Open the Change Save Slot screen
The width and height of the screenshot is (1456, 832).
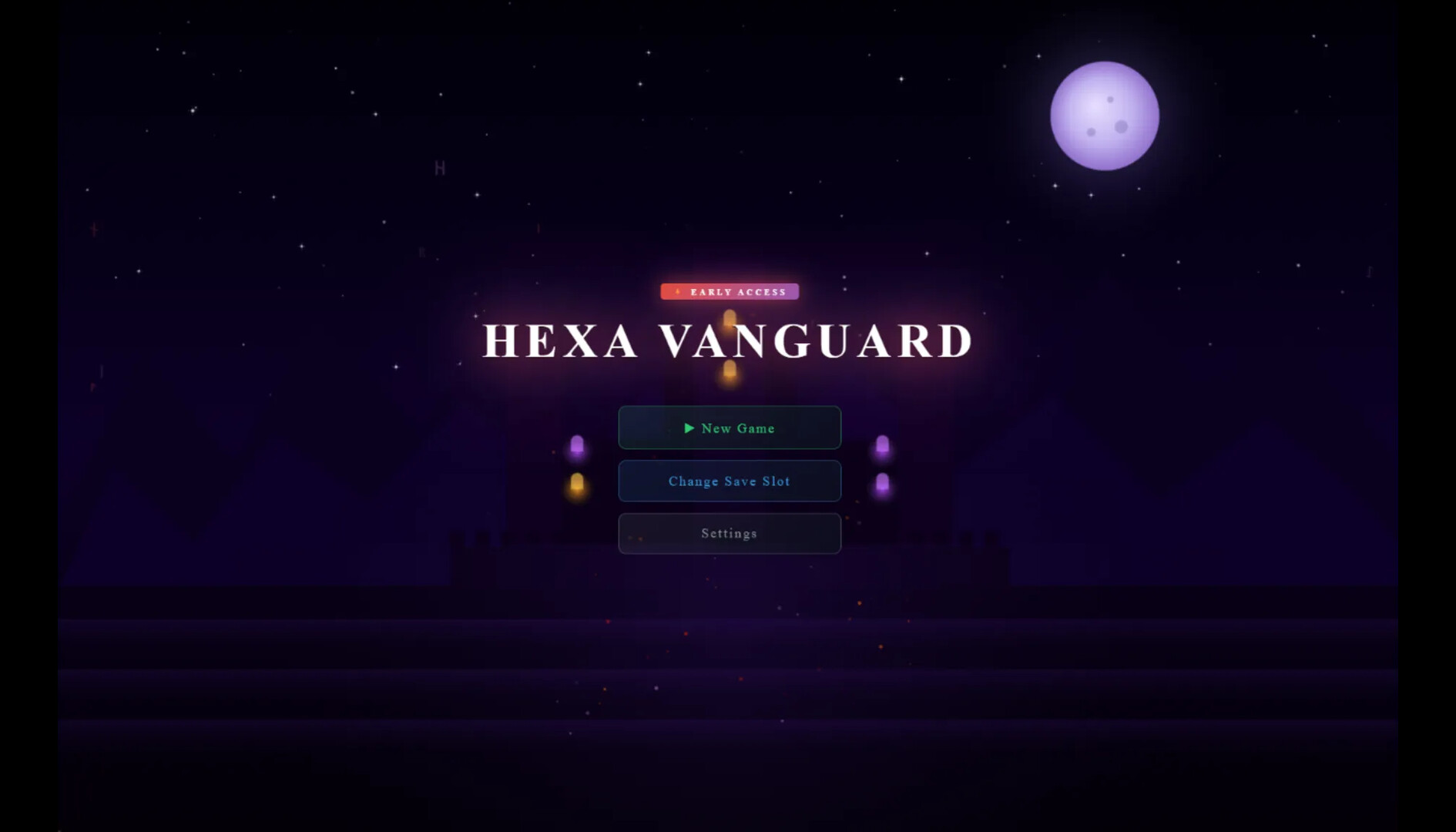click(x=729, y=481)
